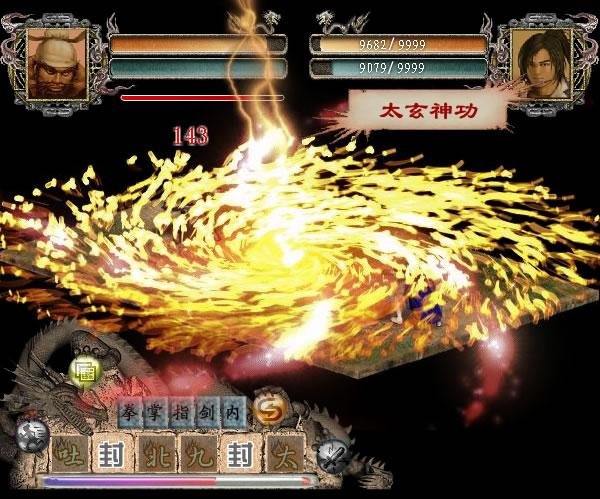Use the 北 skill slot
Viewport: 600px width, 499px height.
pyautogui.click(x=155, y=455)
